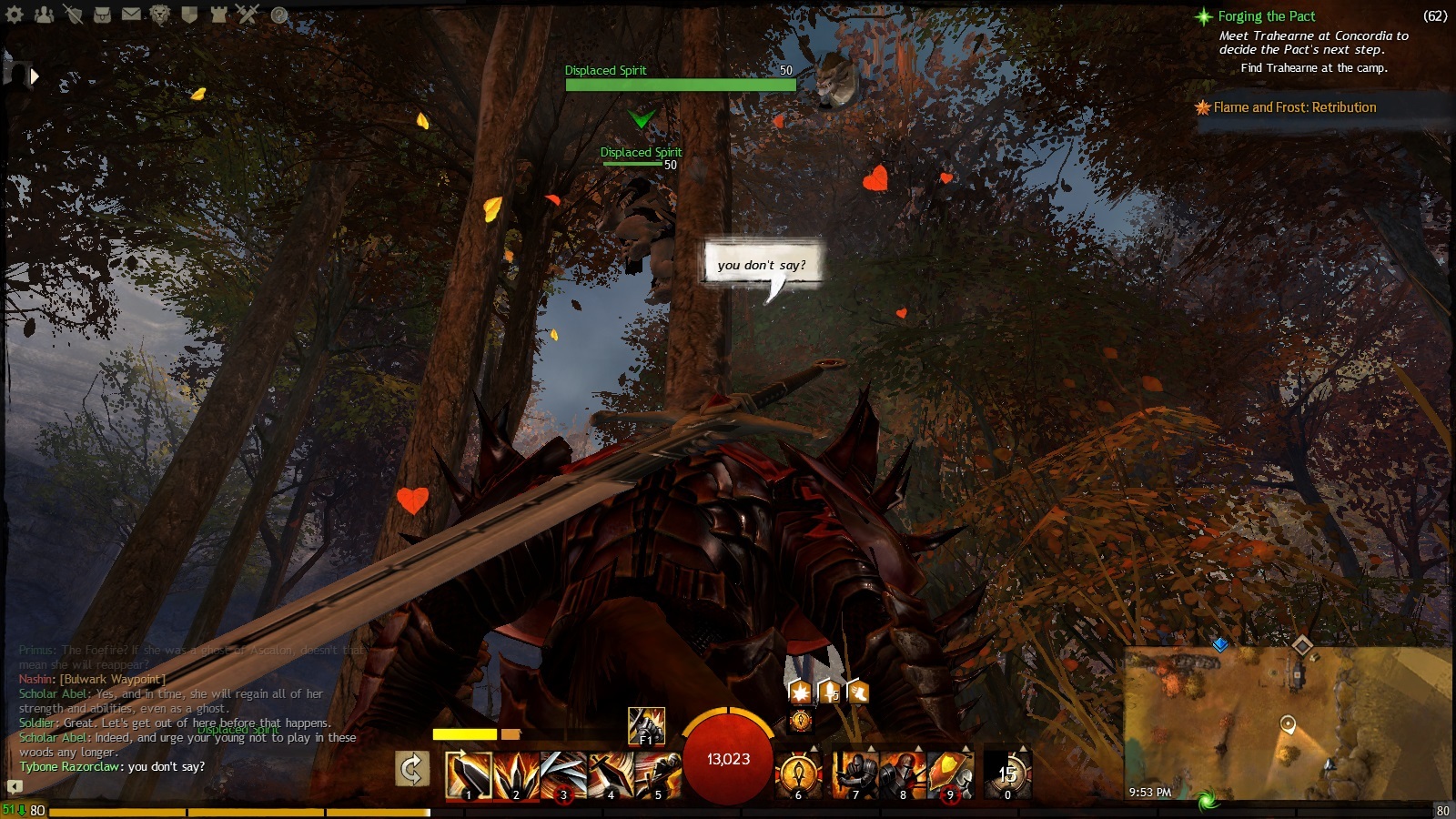Open the contacts and friends panel icon
The width and height of the screenshot is (1456, 819).
44,15
